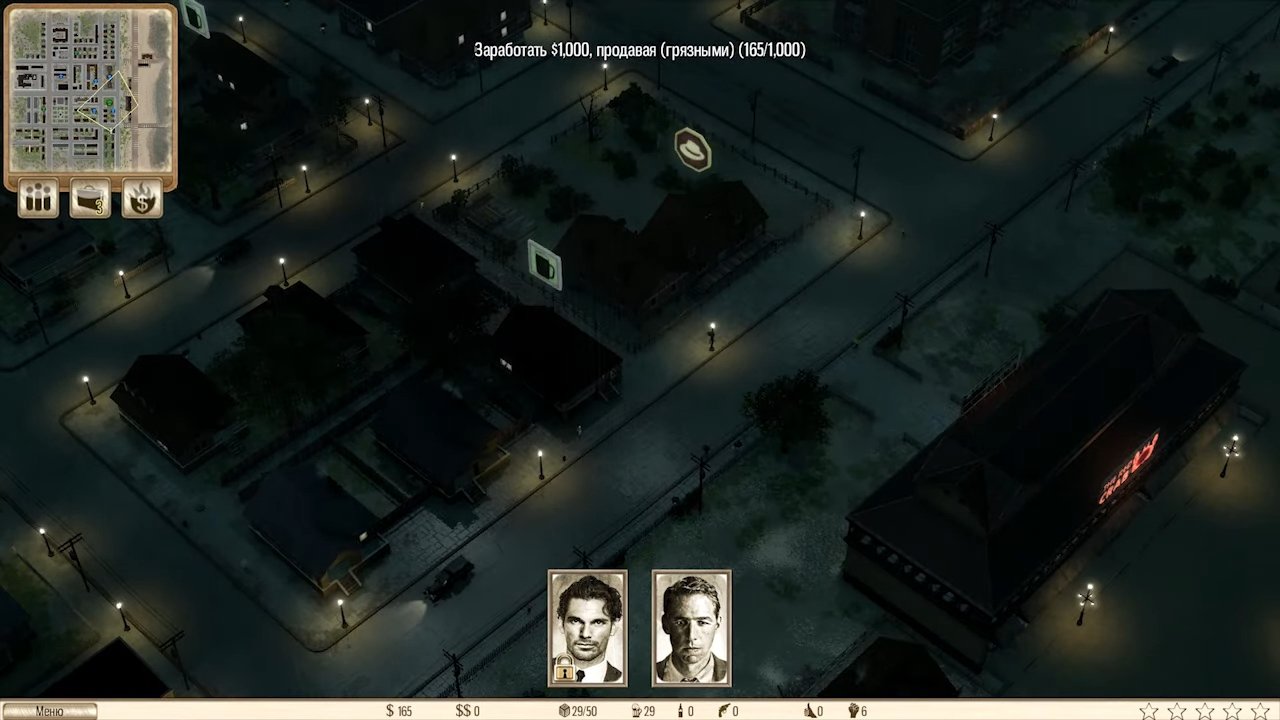
Task: Open the gang members panel icon
Action: click(x=38, y=198)
